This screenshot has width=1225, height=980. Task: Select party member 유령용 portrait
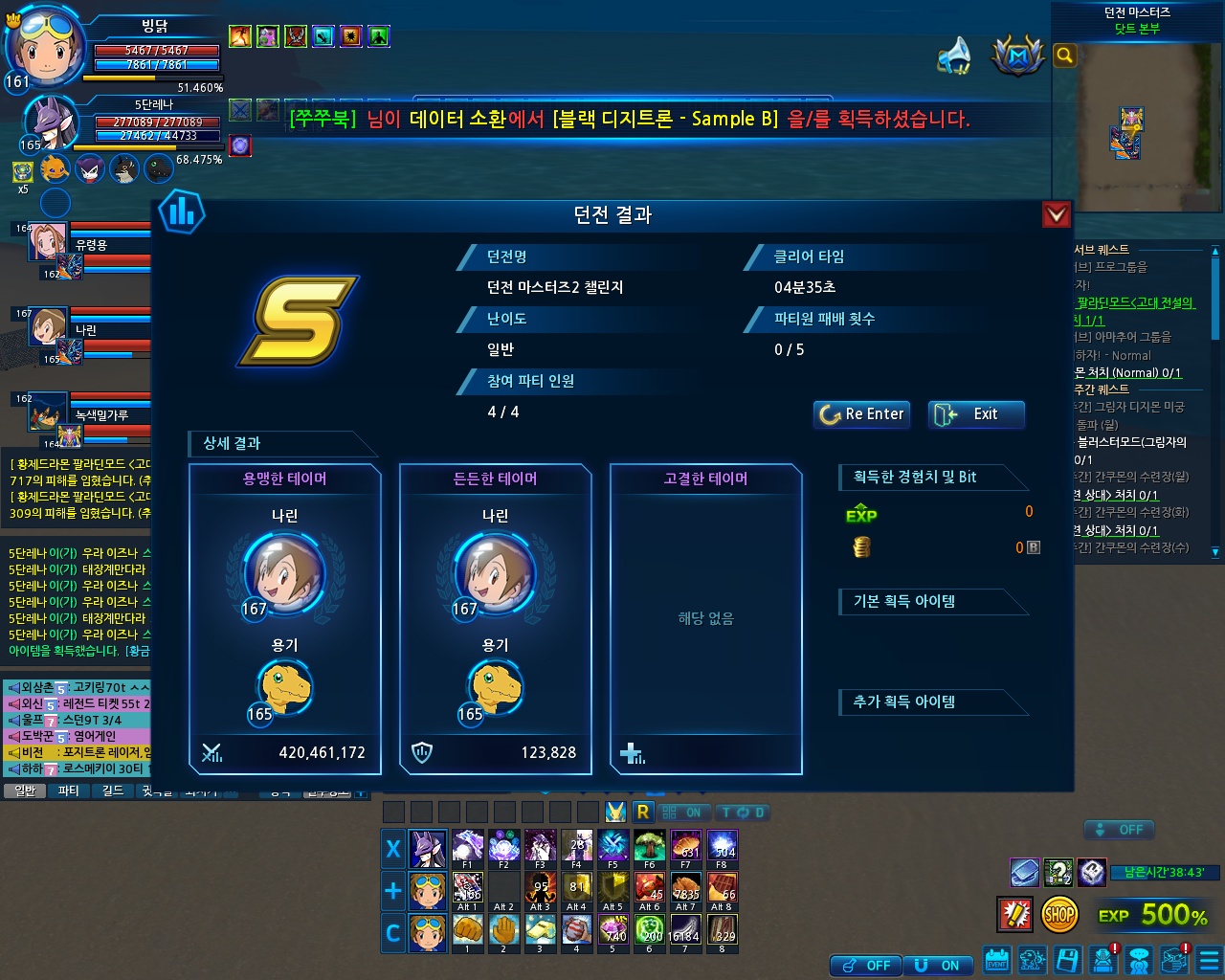(46, 242)
